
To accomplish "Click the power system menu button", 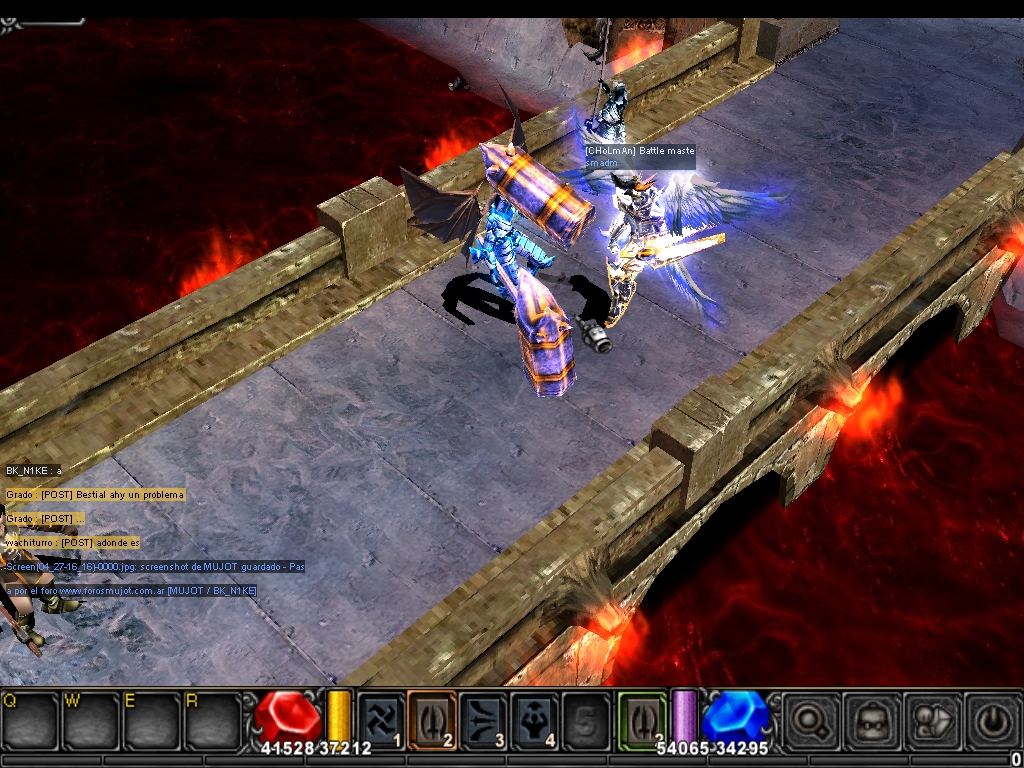I will pyautogui.click(x=992, y=720).
